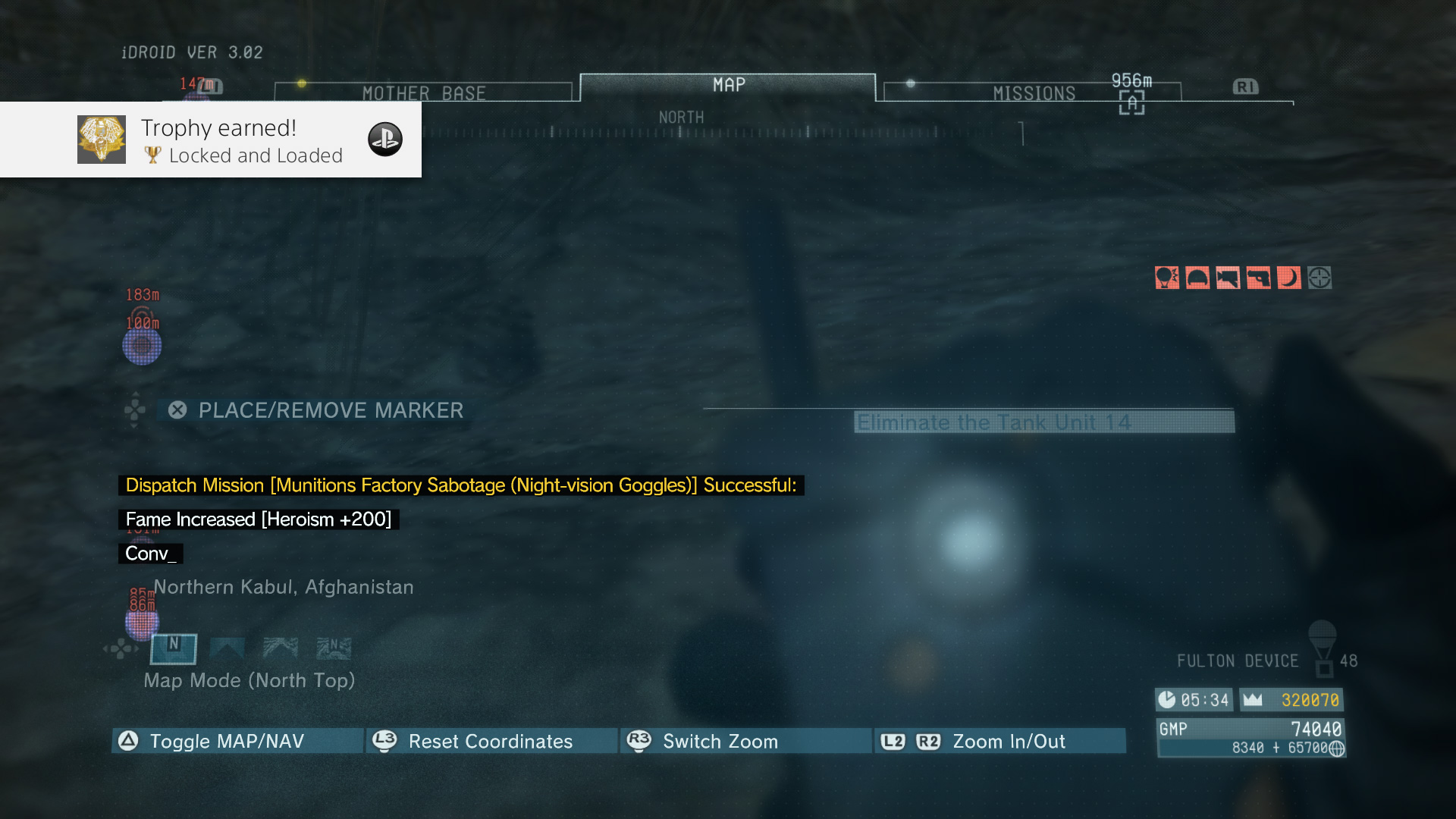Click Reset Coordinates
1456x819 pixels.
[x=491, y=741]
